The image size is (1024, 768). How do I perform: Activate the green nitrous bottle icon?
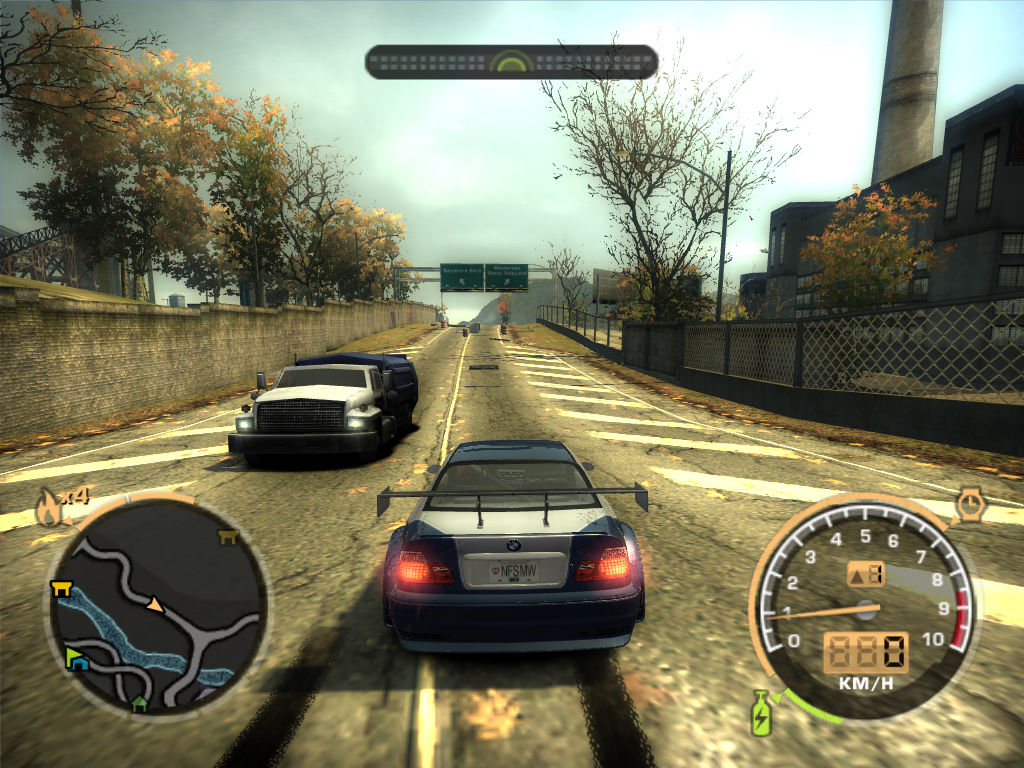(761, 712)
